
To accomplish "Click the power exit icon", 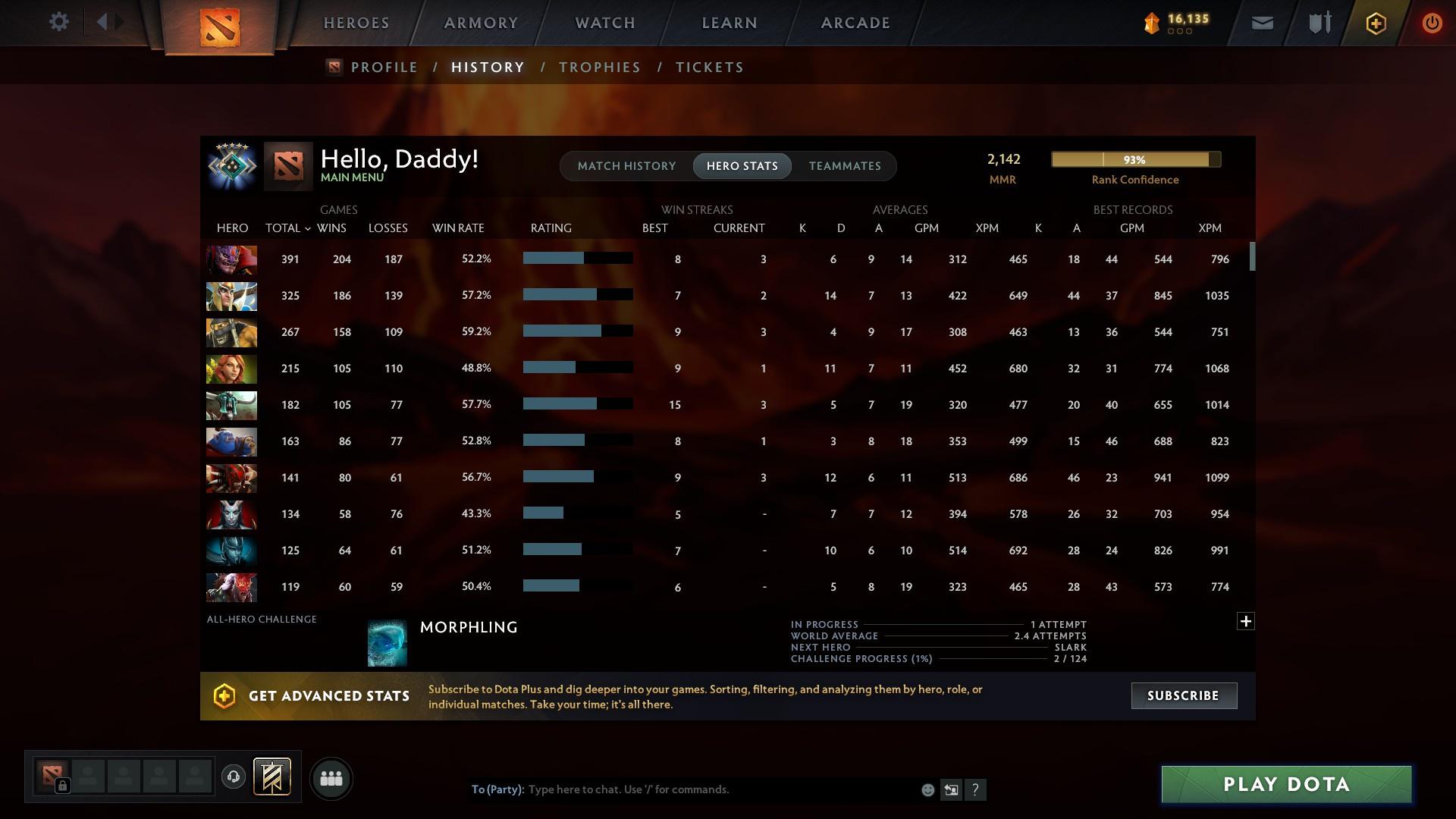I will [x=1432, y=22].
